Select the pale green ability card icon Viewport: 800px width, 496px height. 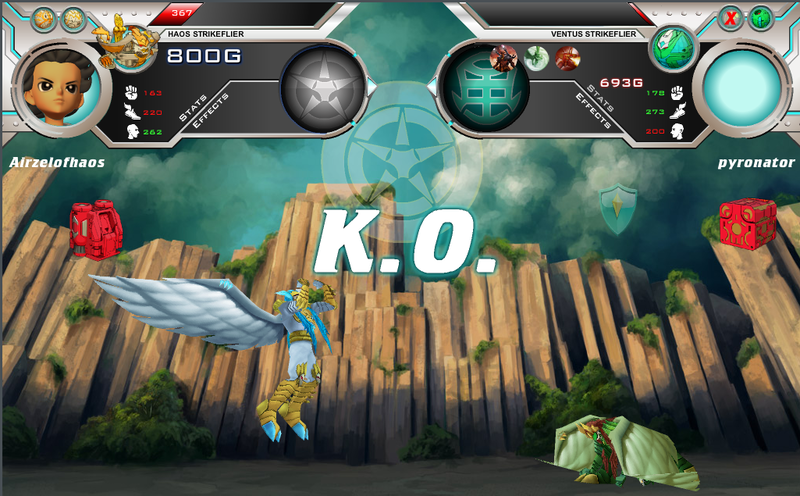[x=537, y=57]
